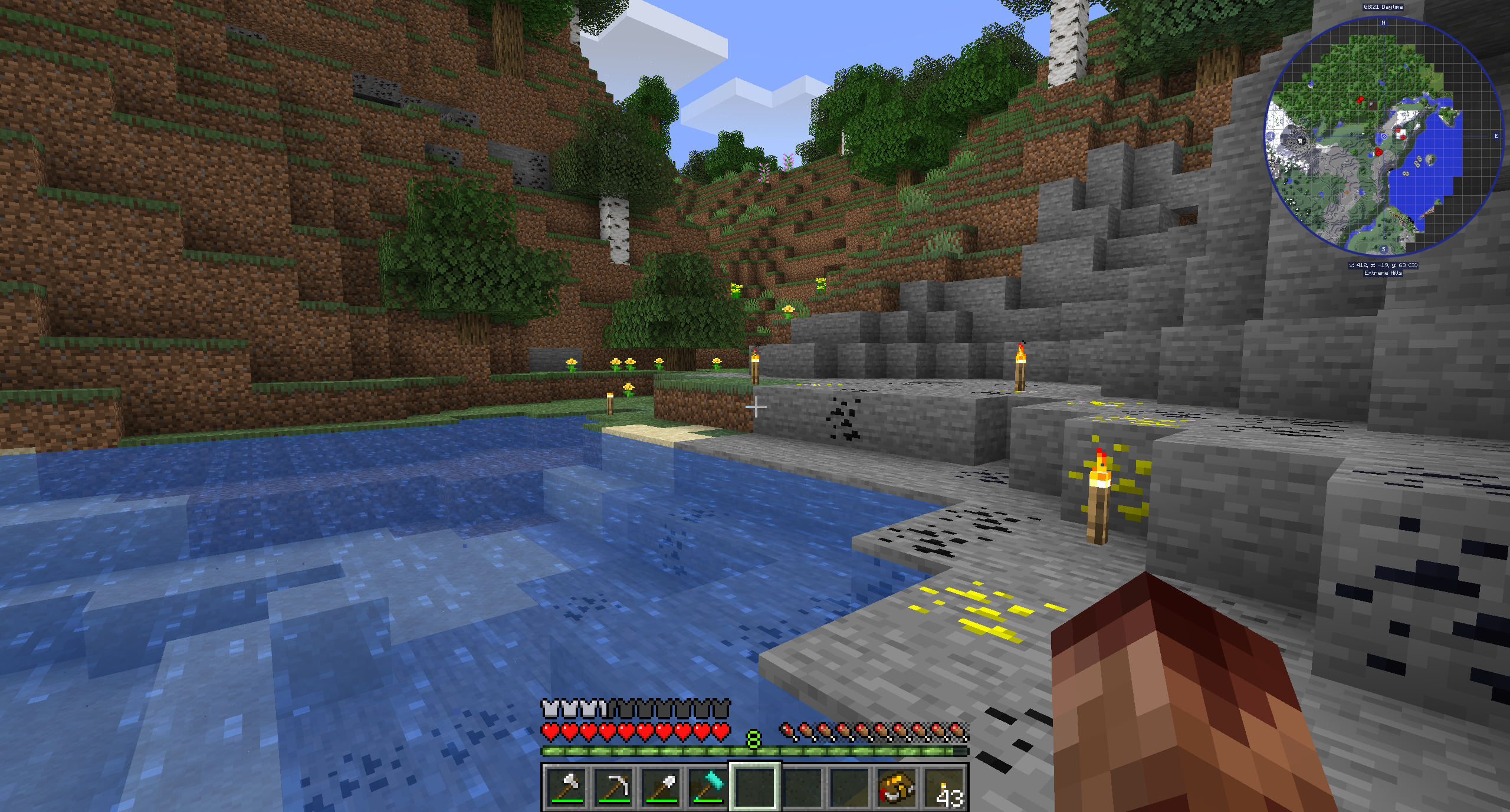Viewport: 1510px width, 812px height.
Task: Select the highlighted empty hotbar slot
Action: point(756,787)
